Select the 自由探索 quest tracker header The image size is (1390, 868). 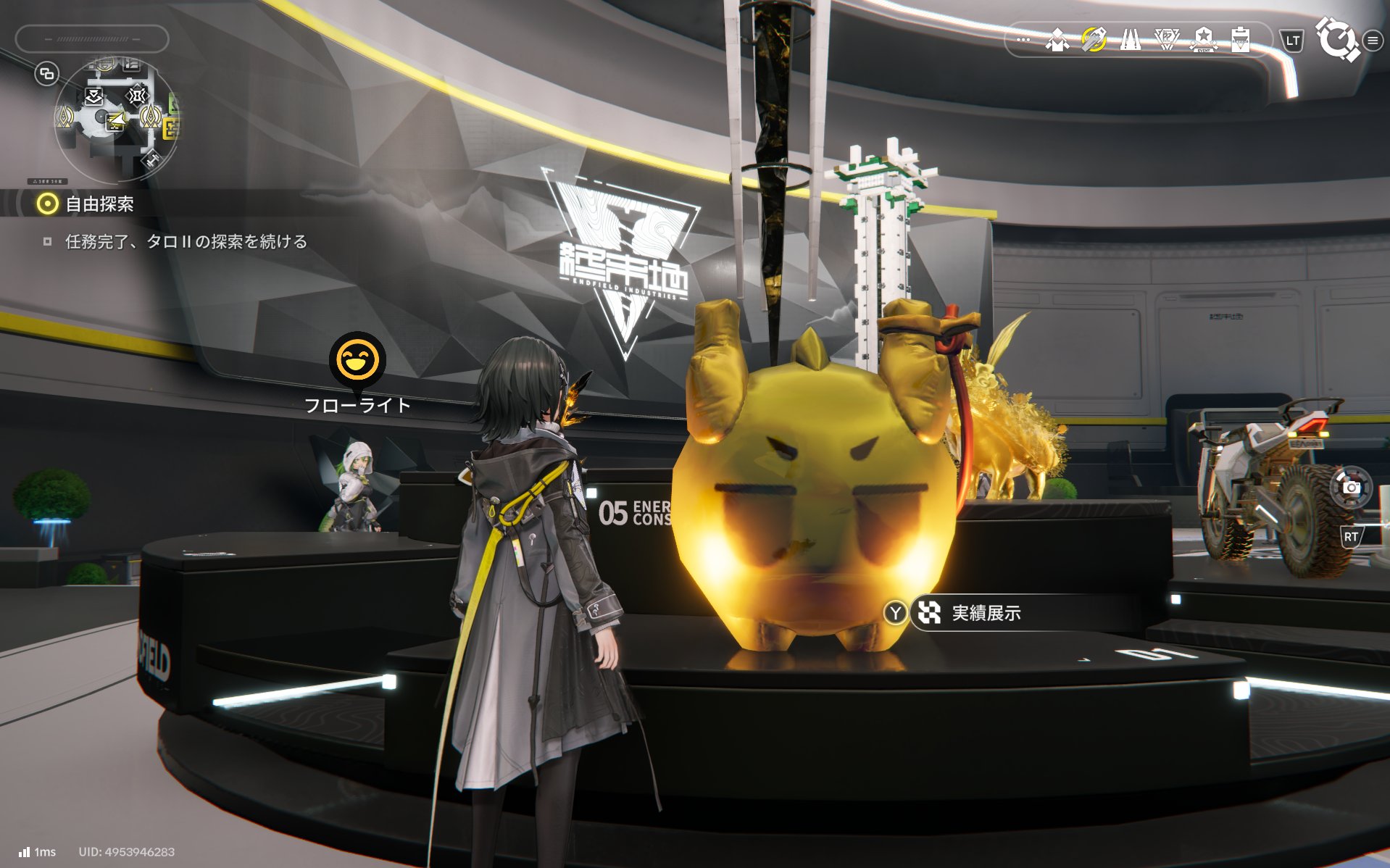pos(99,204)
